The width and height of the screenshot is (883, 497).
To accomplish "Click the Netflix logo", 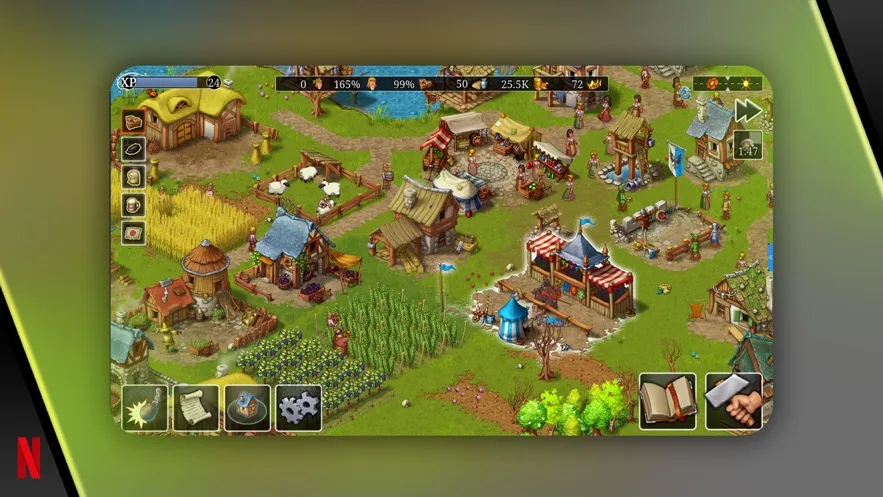I will click(x=30, y=460).
